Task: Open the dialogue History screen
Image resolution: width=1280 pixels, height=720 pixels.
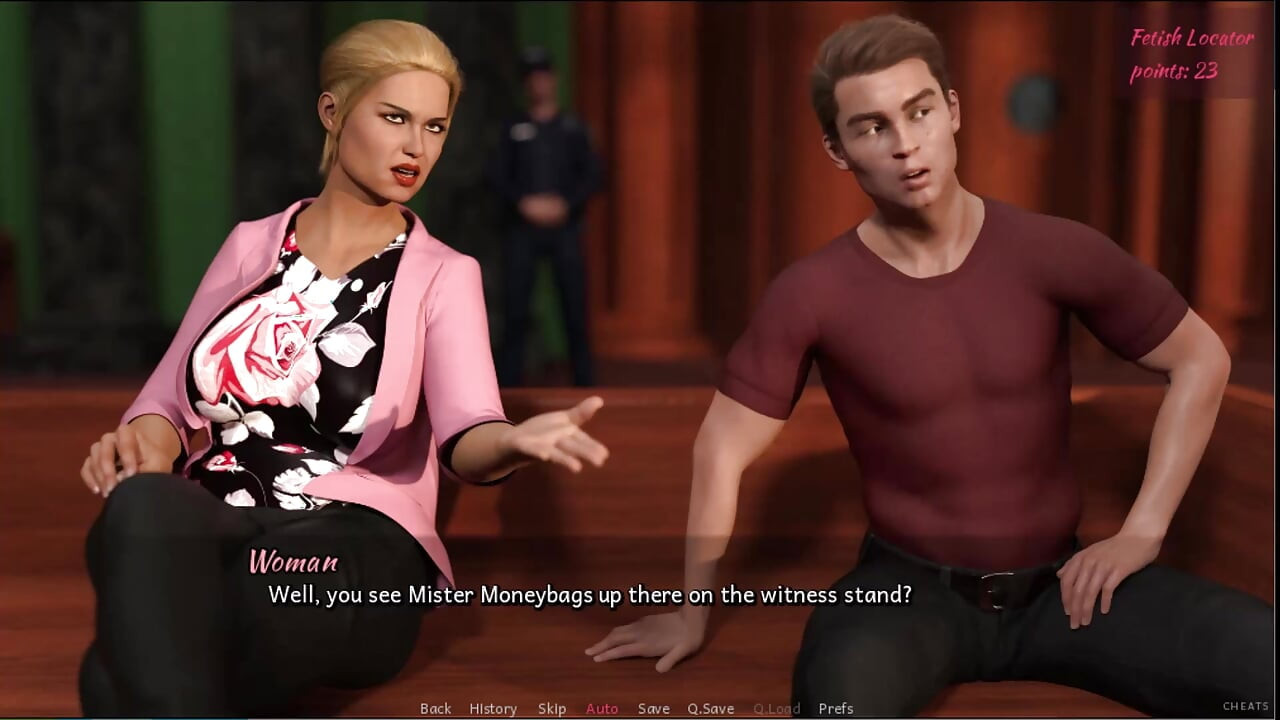Action: coord(493,708)
